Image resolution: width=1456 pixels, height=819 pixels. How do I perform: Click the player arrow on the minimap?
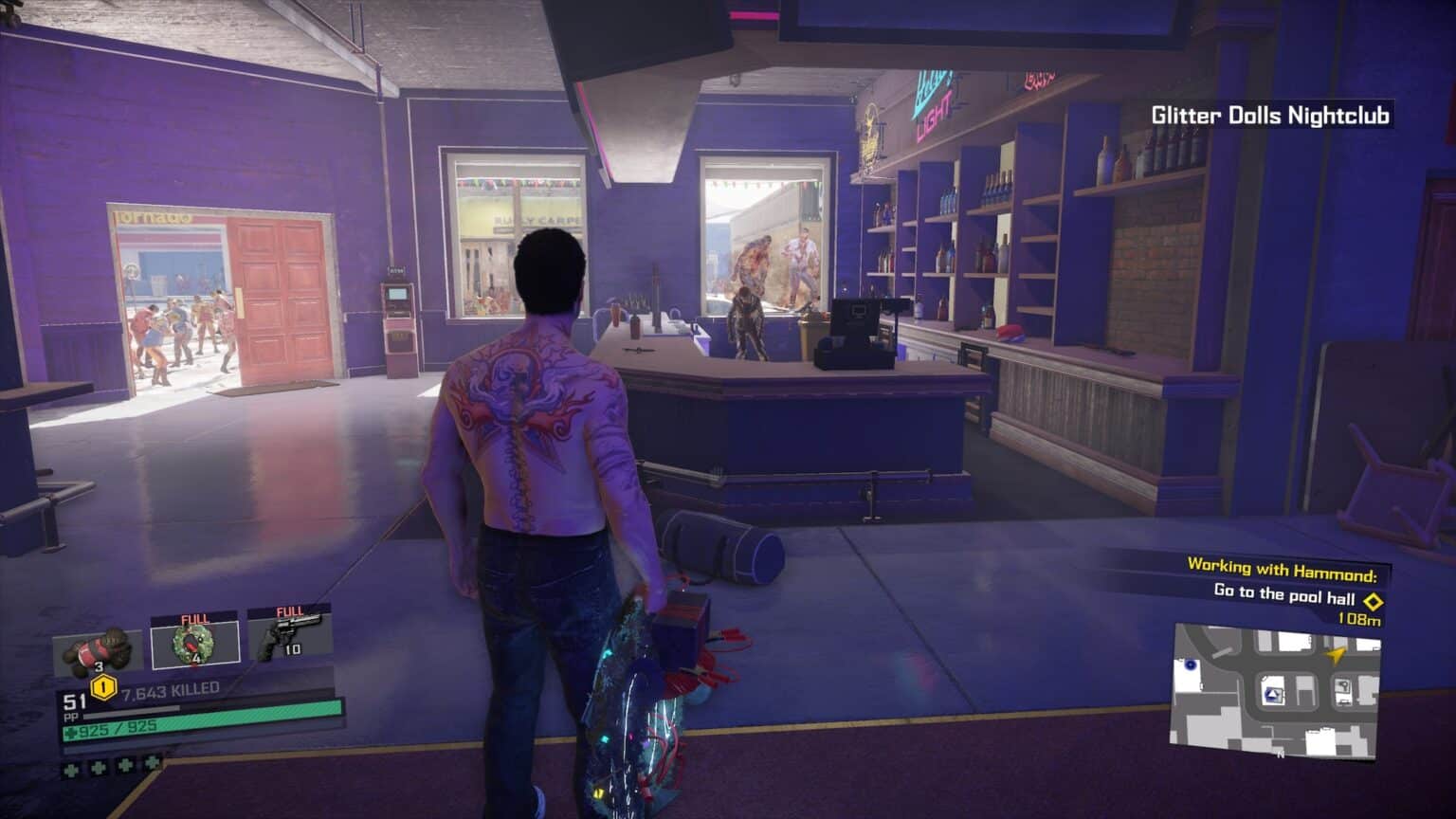1336,655
